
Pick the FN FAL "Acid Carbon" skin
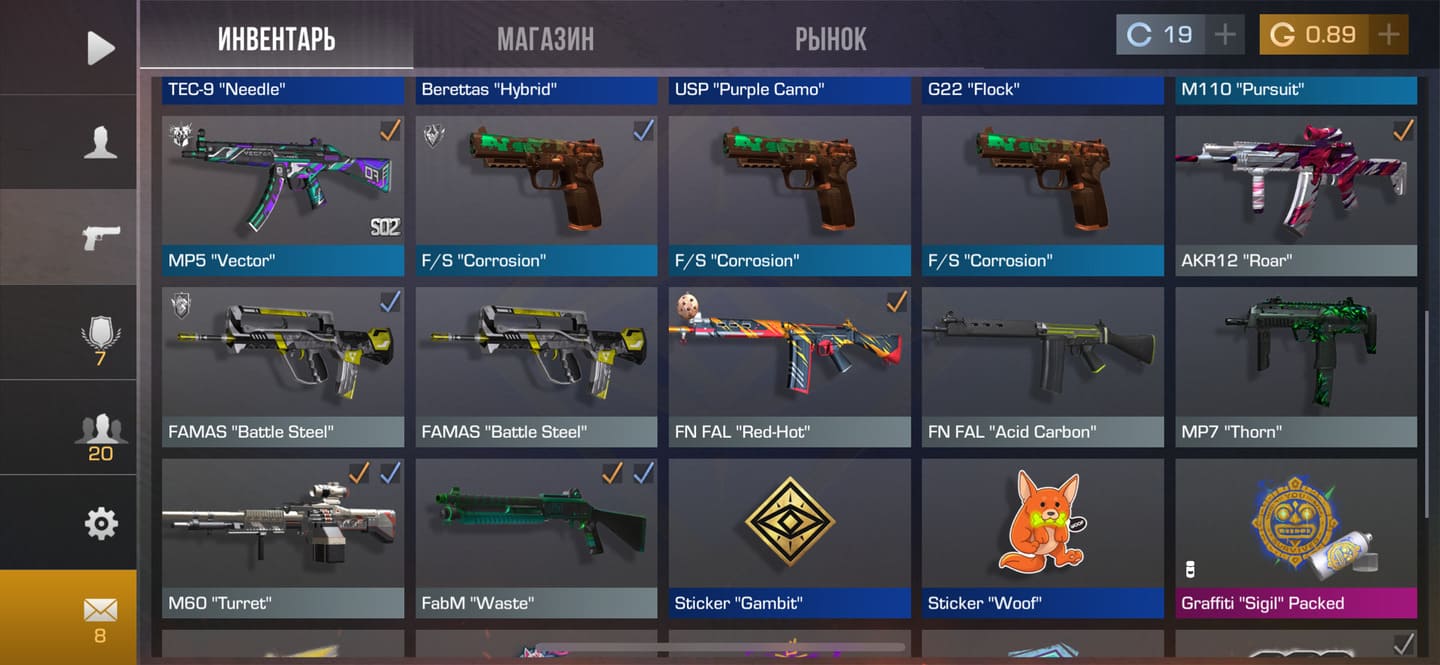coord(1042,366)
